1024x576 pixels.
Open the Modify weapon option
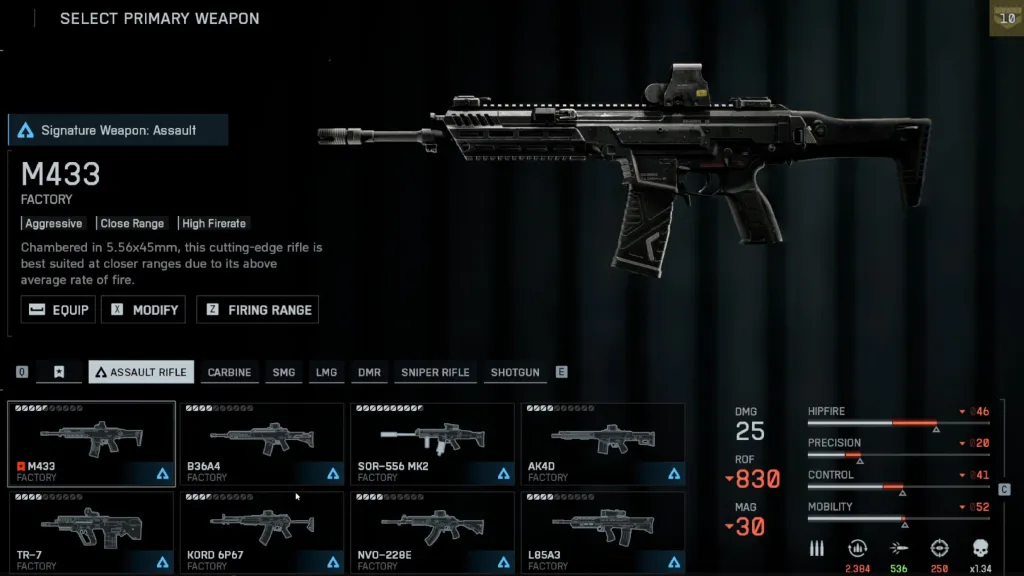coord(144,310)
